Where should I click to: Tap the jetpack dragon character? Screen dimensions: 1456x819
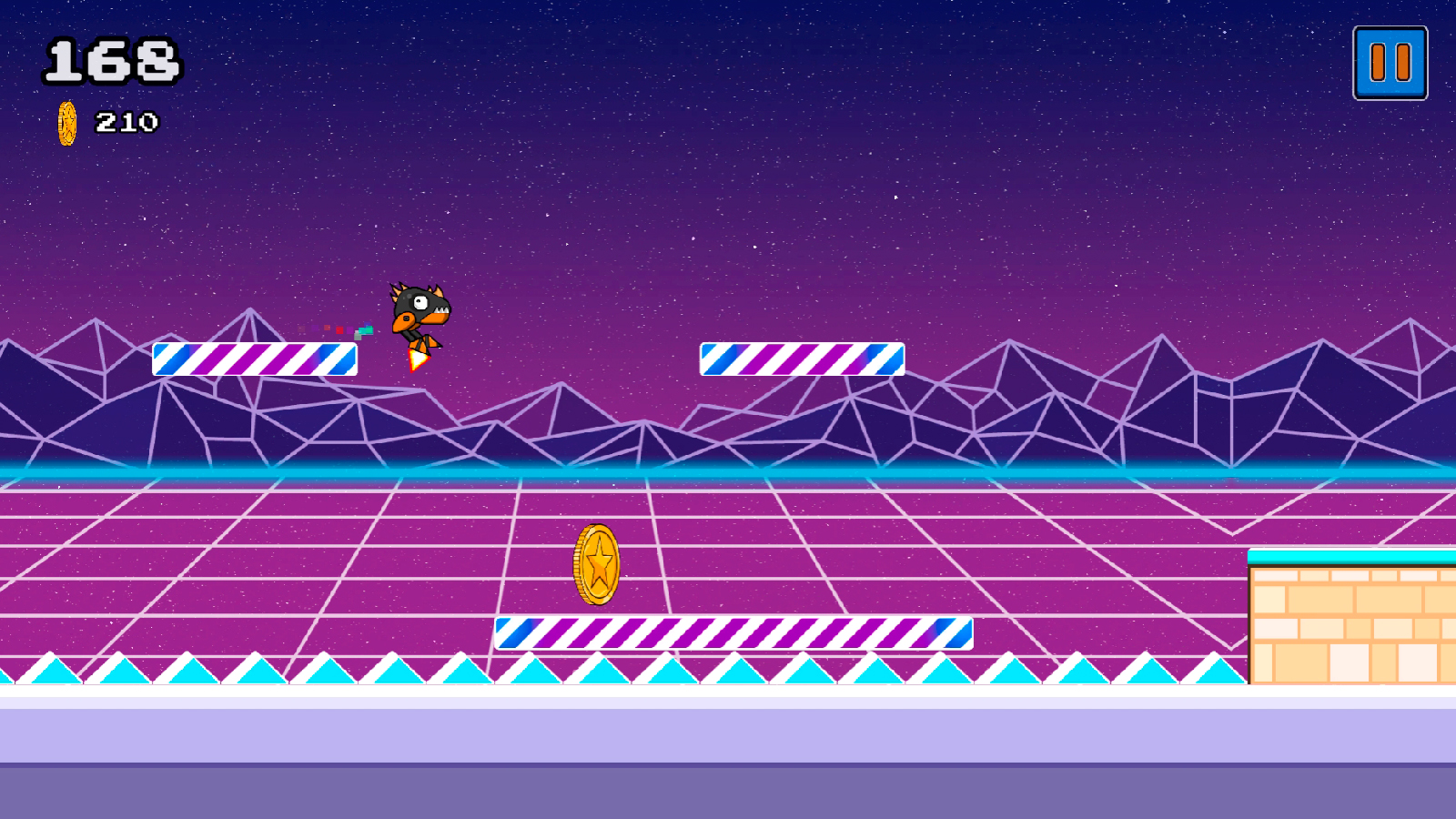click(x=419, y=309)
